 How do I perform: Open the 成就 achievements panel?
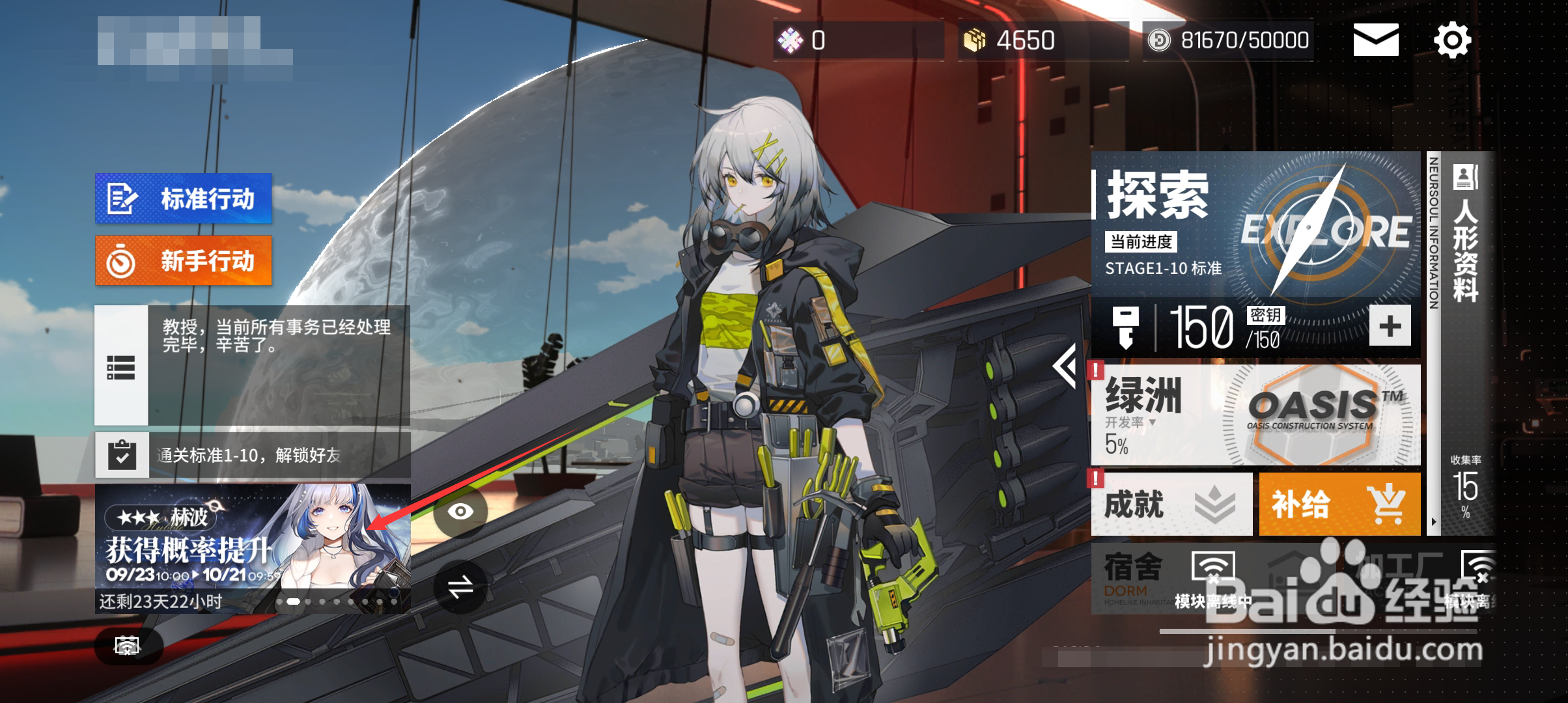tap(1171, 504)
